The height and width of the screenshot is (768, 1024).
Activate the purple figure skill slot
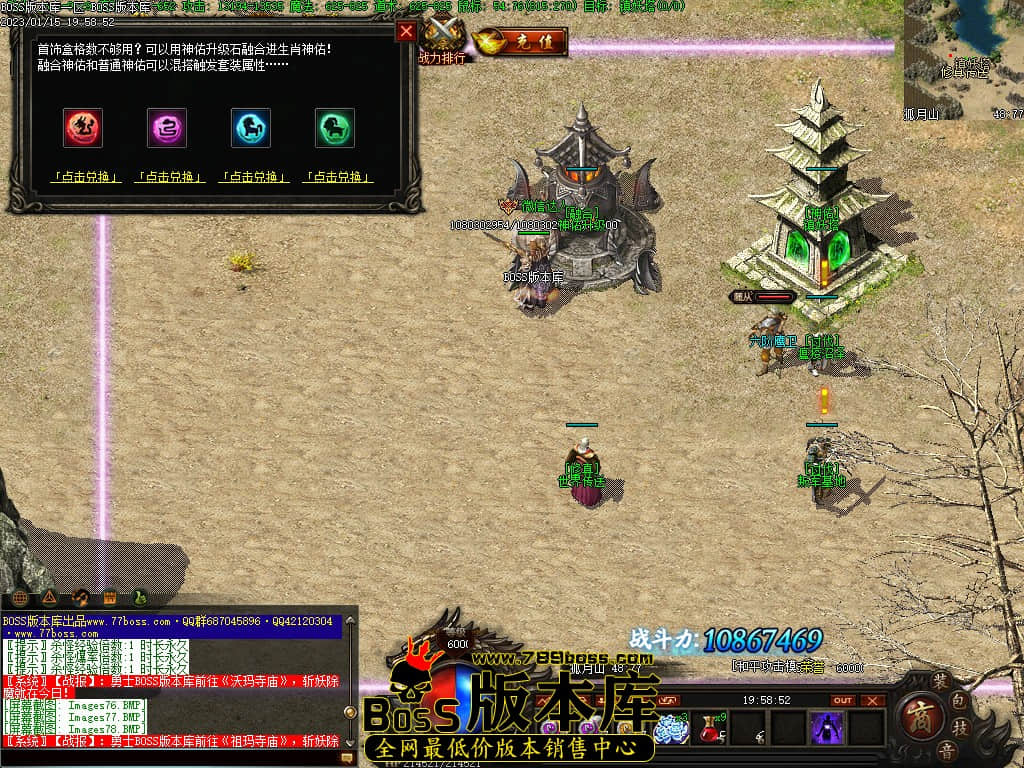coord(827,727)
